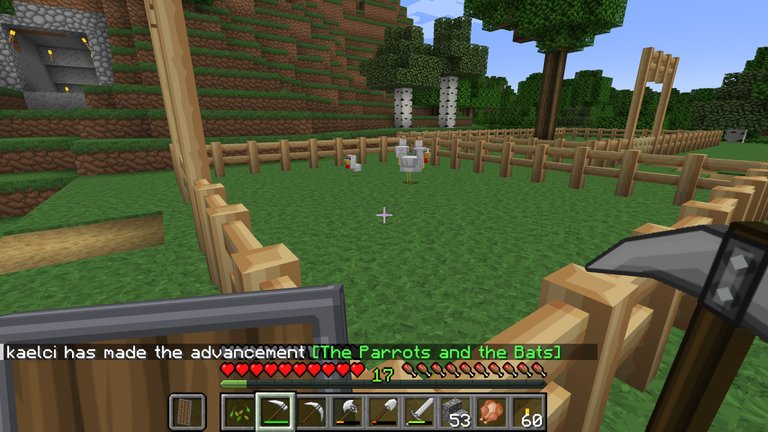Select the iron axe hotbar slot

point(349,412)
